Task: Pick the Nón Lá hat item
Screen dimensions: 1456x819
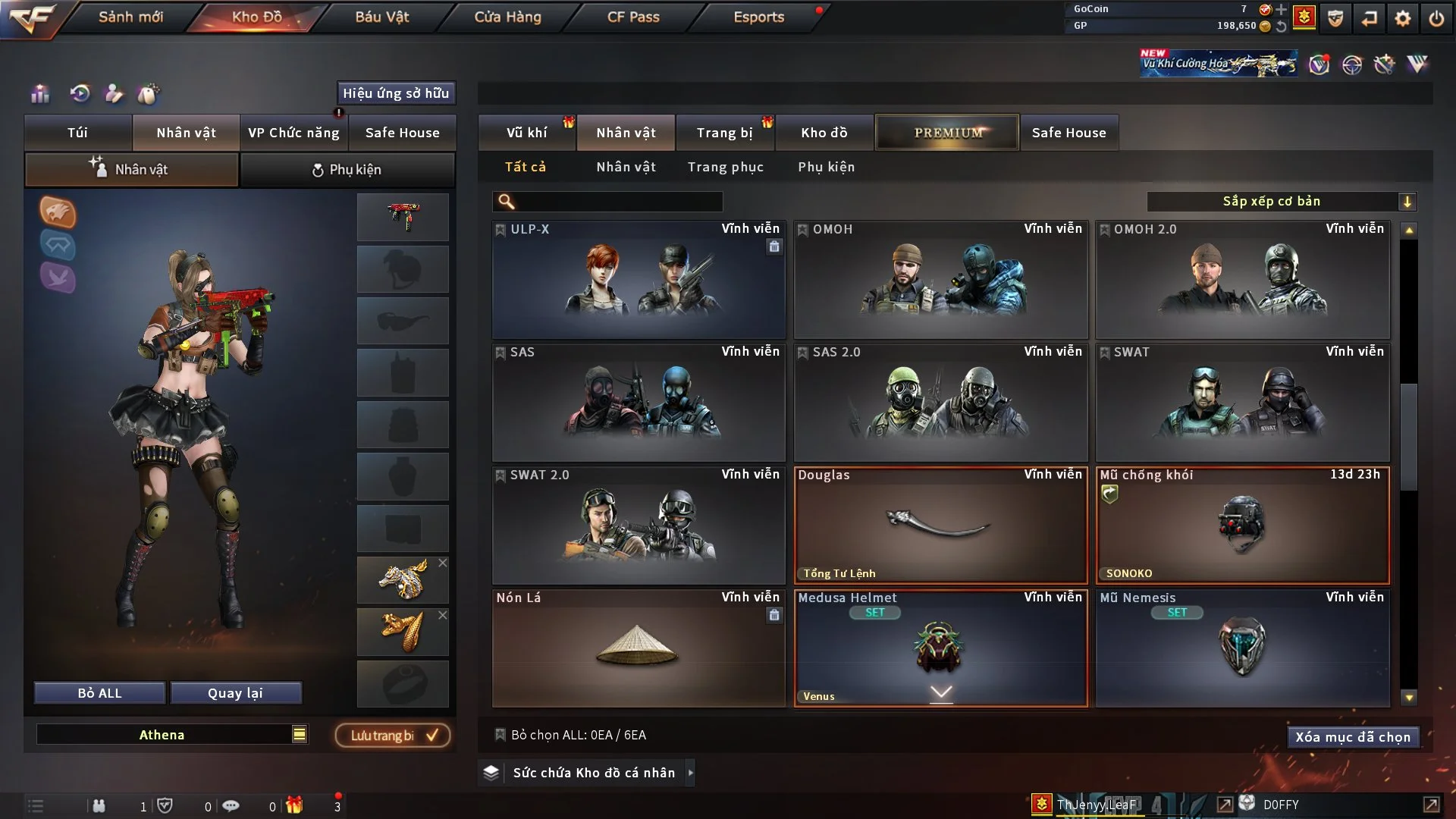Action: pos(639,648)
